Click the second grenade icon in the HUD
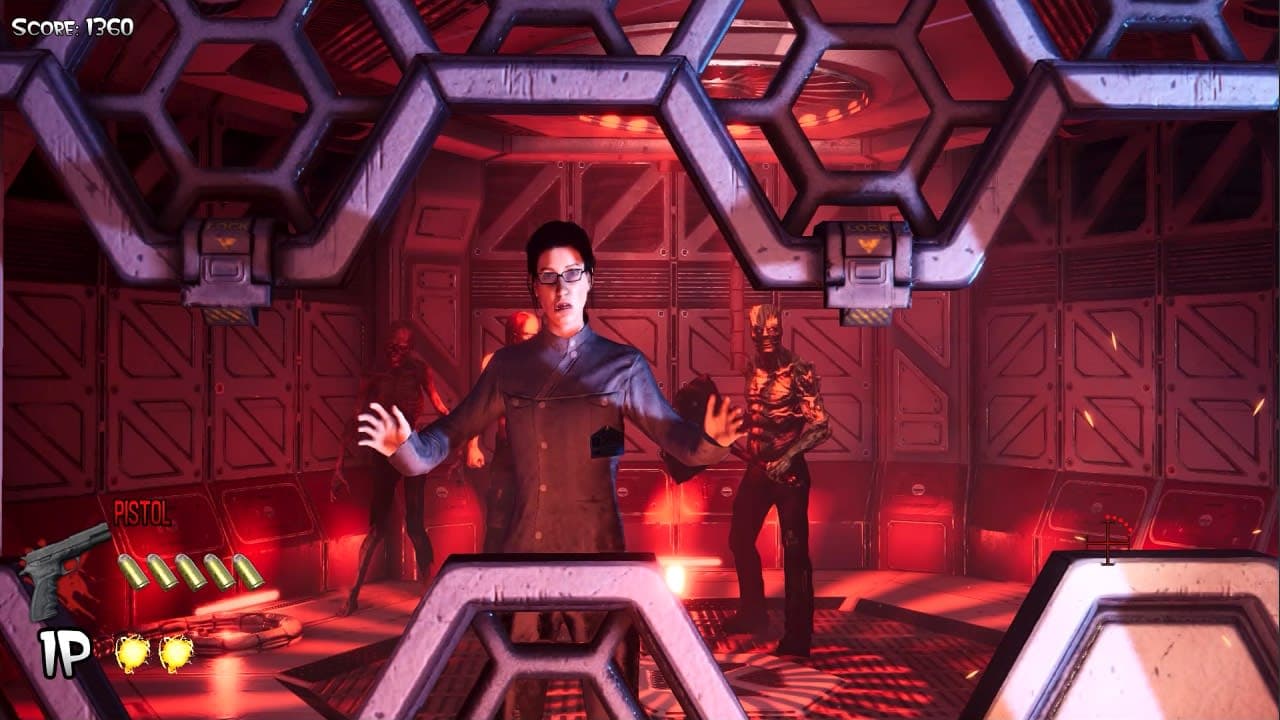The image size is (1280, 720). [x=176, y=650]
